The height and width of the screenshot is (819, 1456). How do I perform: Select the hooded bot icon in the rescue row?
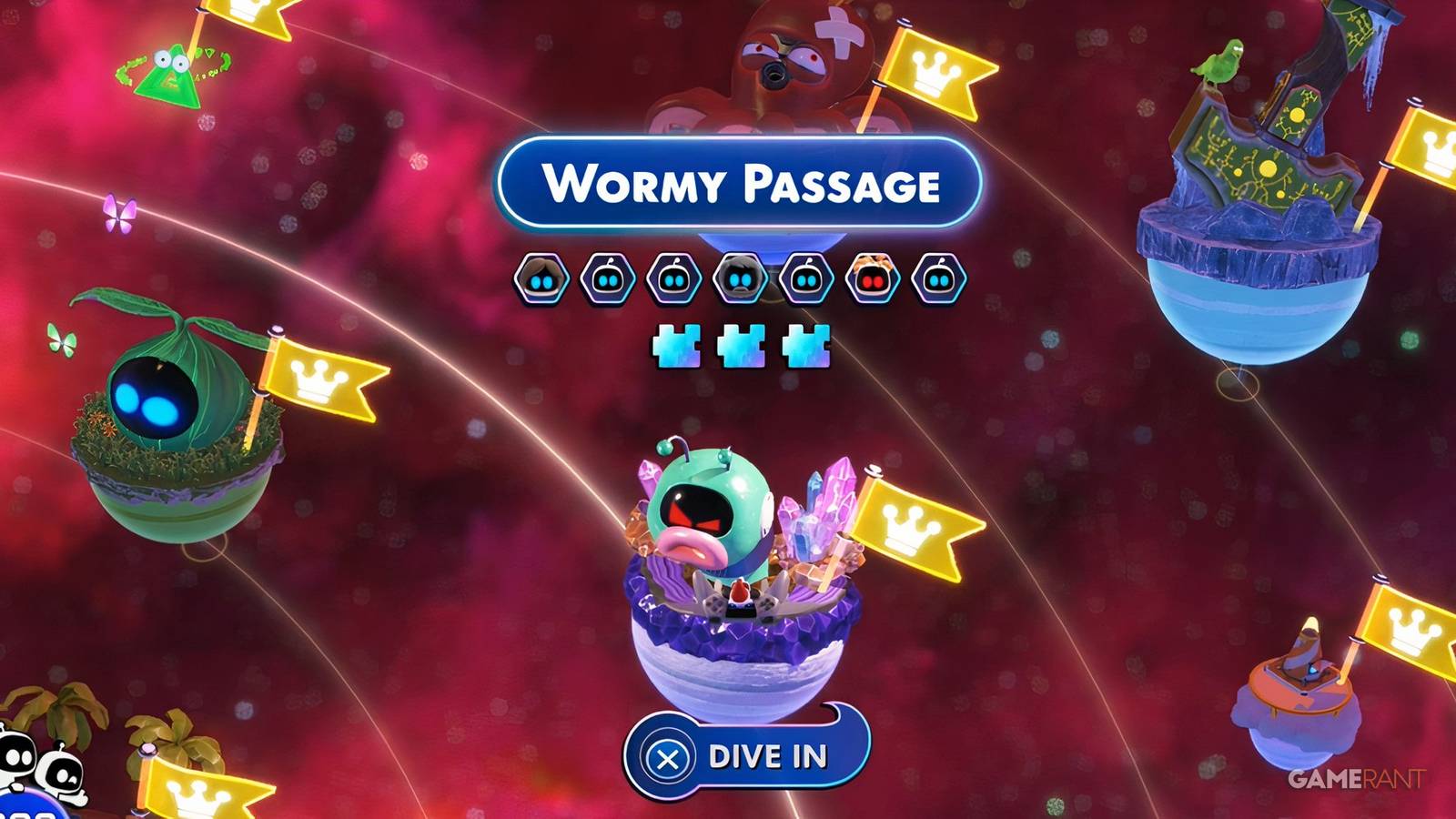coord(740,278)
